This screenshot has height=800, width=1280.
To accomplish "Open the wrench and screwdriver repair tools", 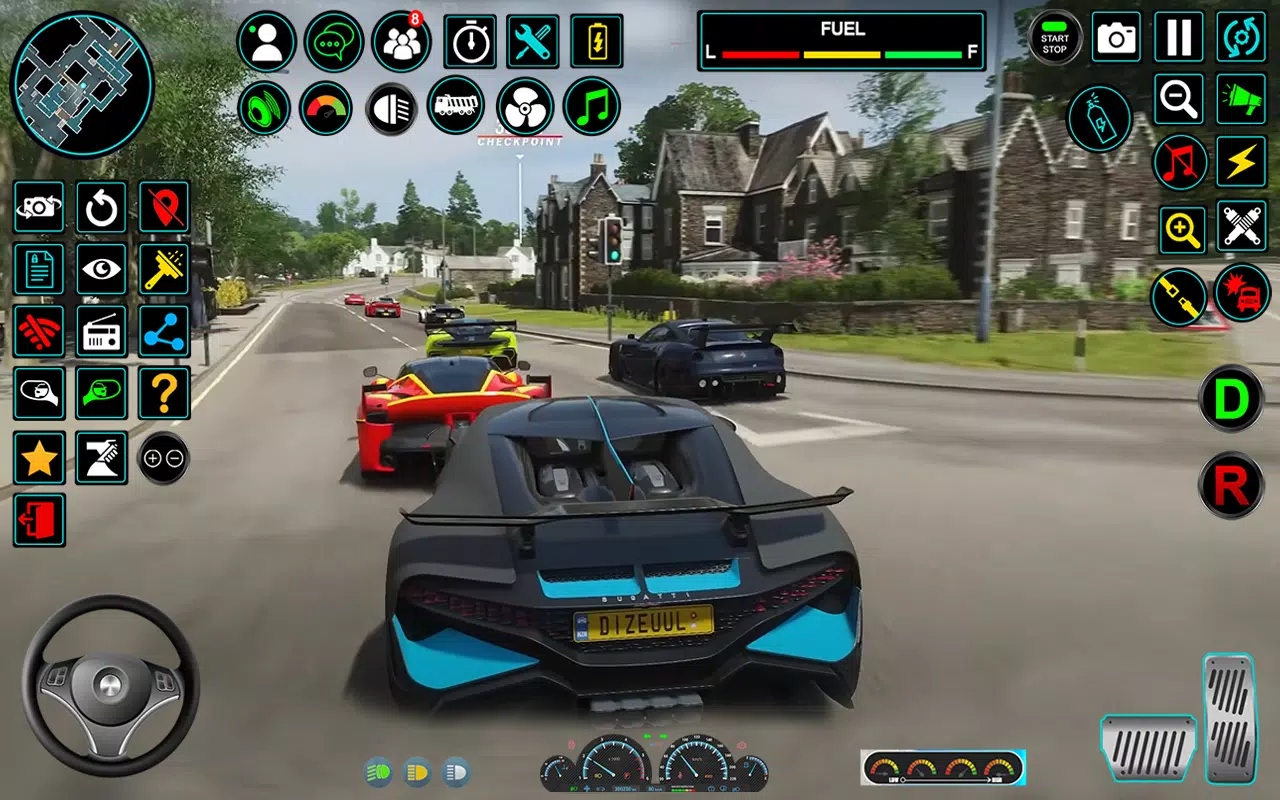I will [x=533, y=41].
